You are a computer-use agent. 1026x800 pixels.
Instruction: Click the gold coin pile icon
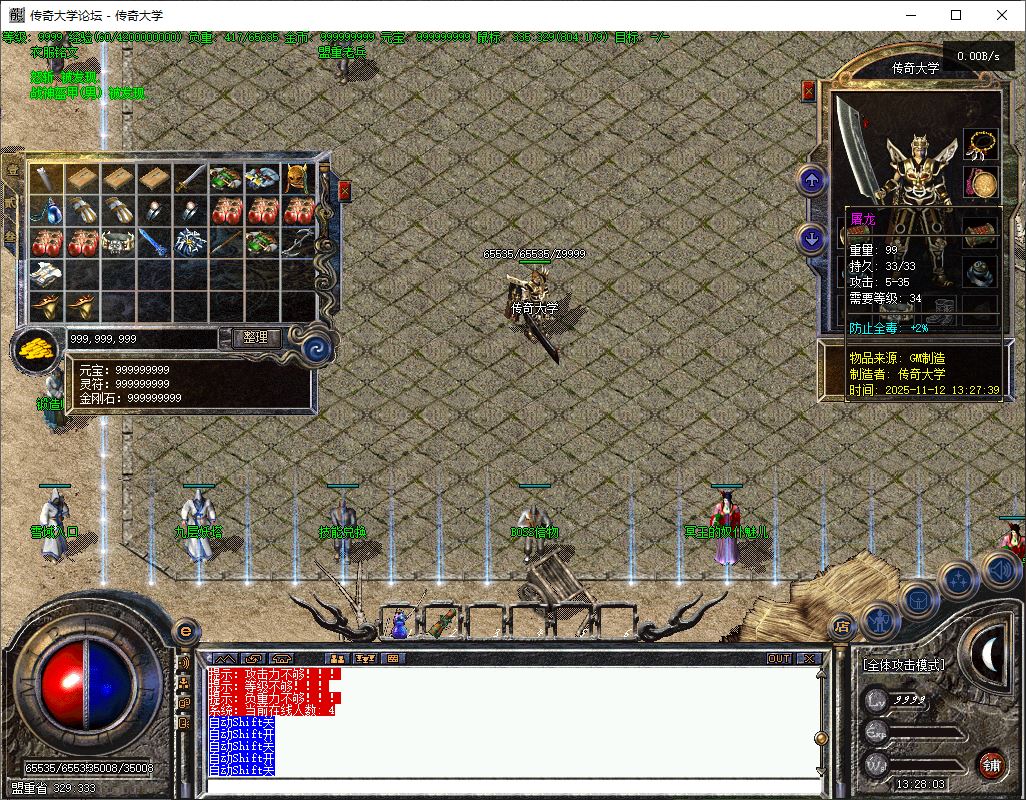pyautogui.click(x=36, y=351)
